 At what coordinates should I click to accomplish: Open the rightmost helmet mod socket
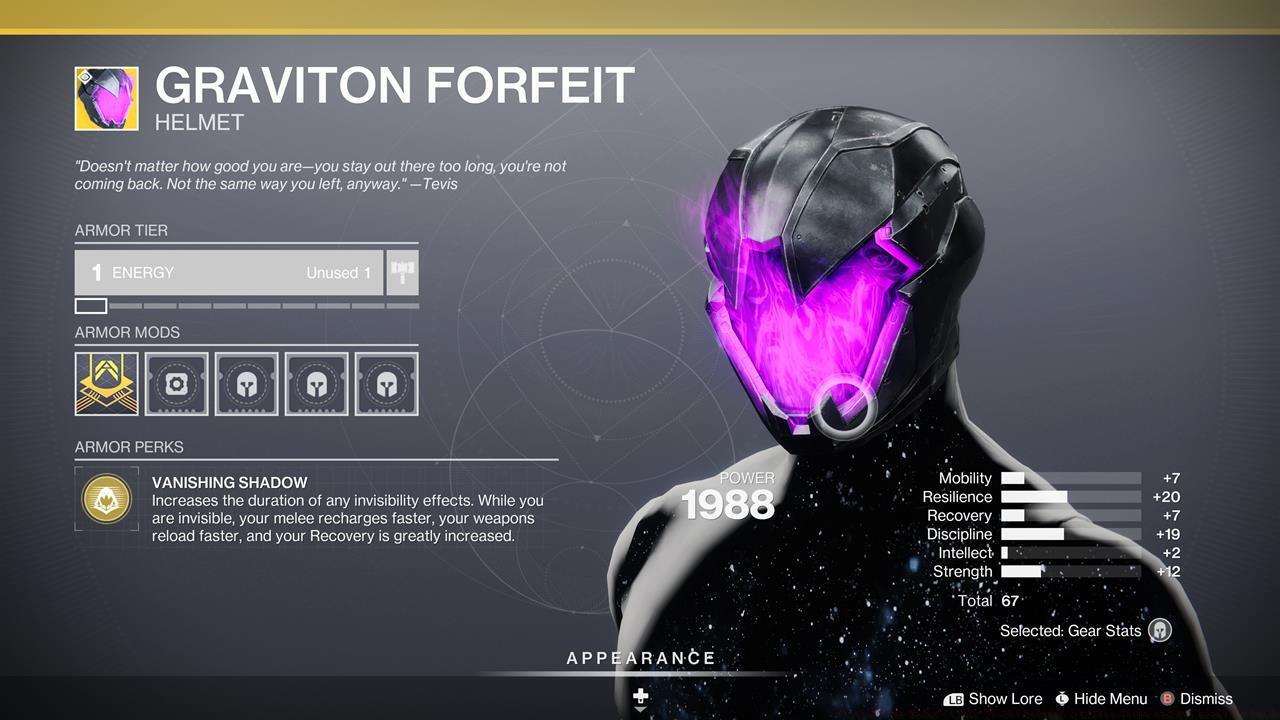[x=386, y=383]
